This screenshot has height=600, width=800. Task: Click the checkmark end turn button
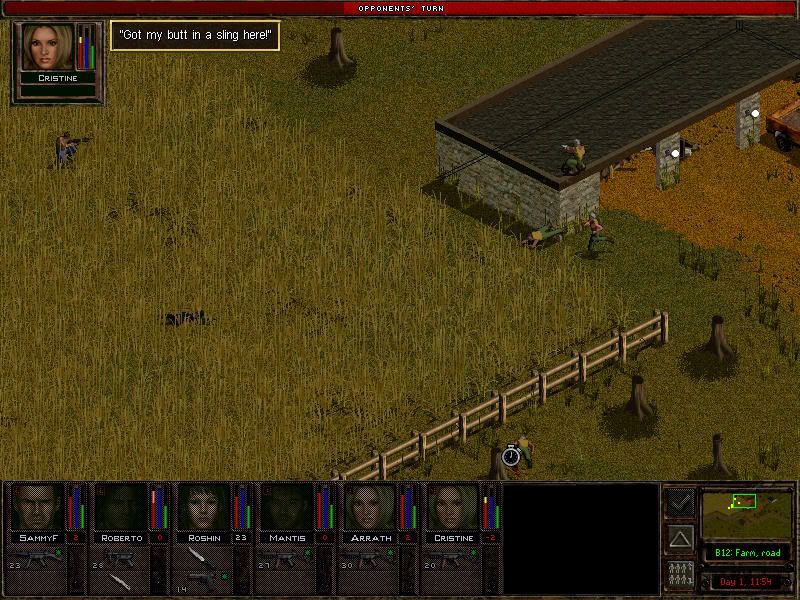pos(680,503)
